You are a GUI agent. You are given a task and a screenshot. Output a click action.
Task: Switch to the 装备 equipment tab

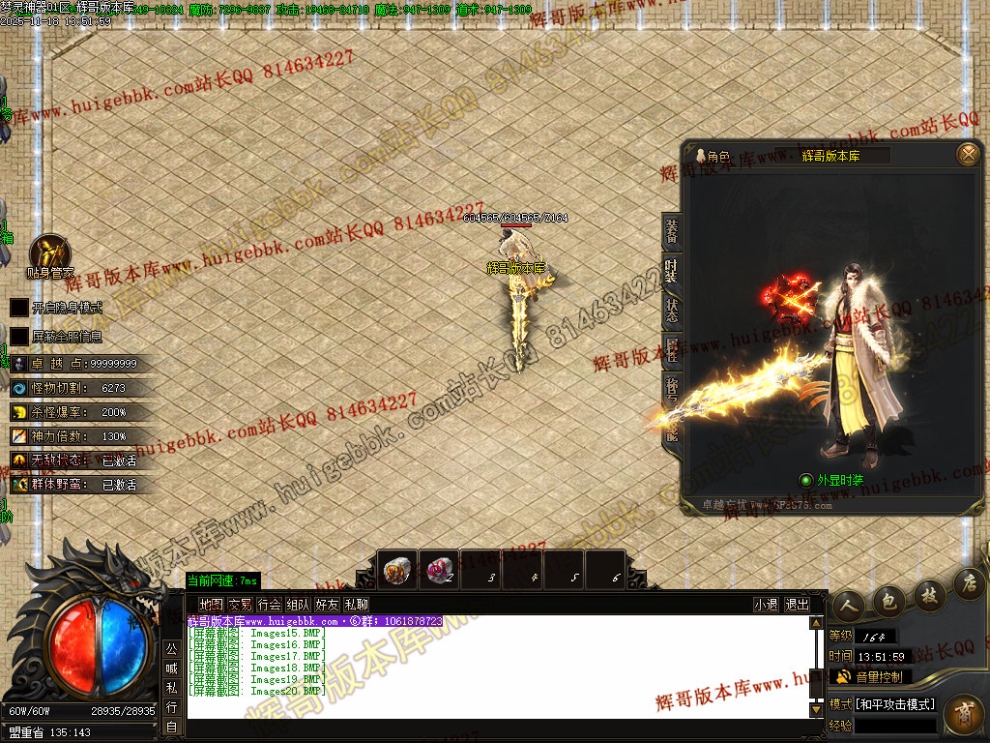(x=671, y=232)
